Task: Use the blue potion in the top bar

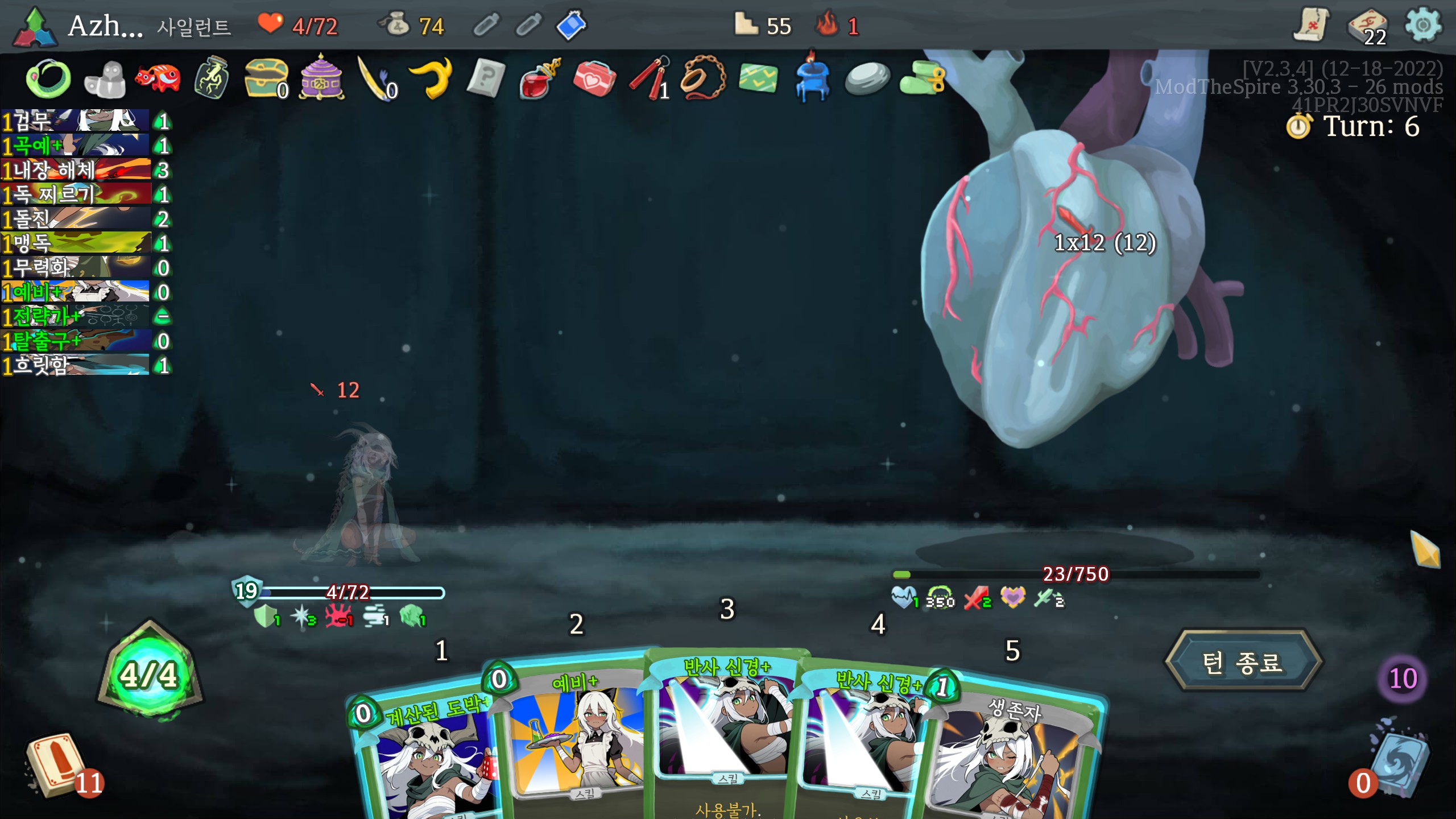Action: click(571, 25)
